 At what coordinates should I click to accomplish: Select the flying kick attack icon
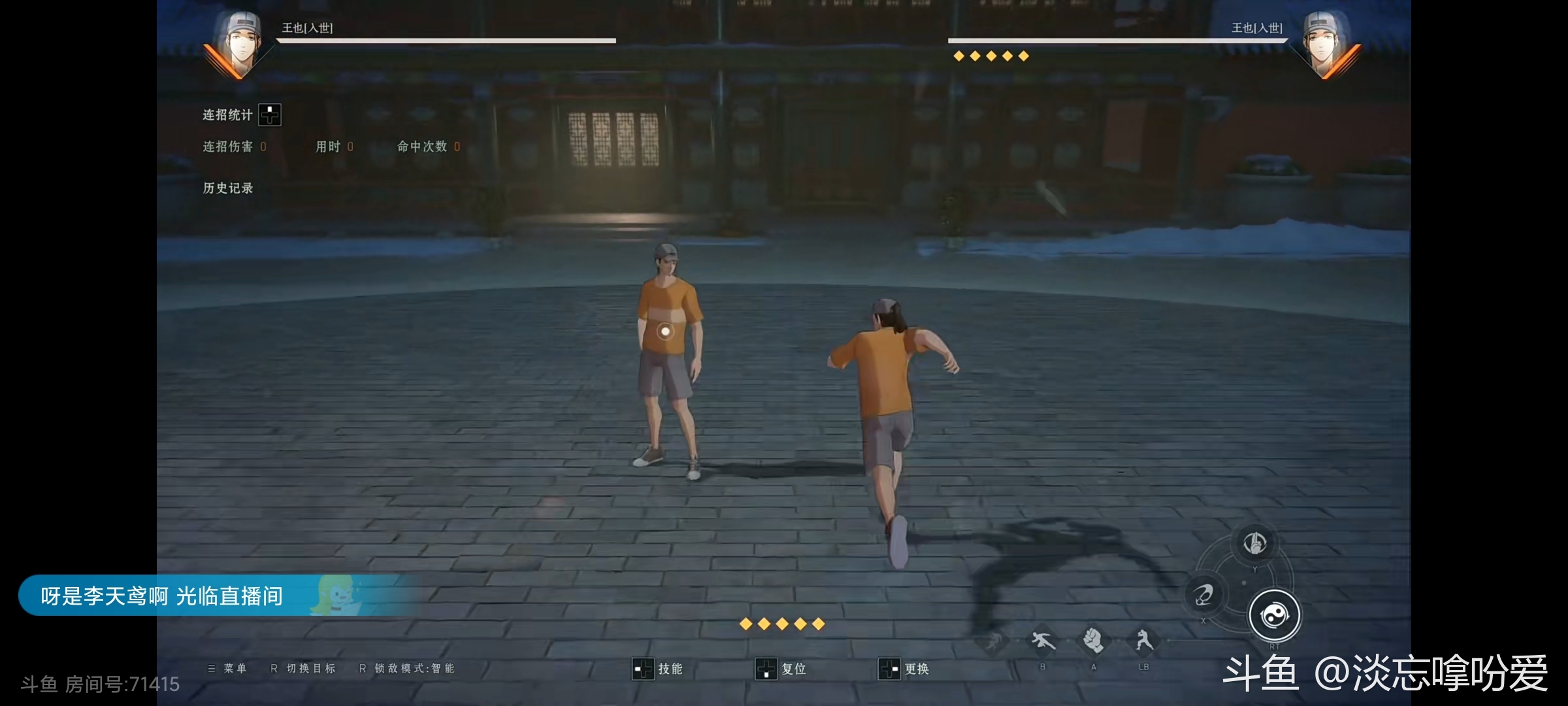[x=1043, y=641]
